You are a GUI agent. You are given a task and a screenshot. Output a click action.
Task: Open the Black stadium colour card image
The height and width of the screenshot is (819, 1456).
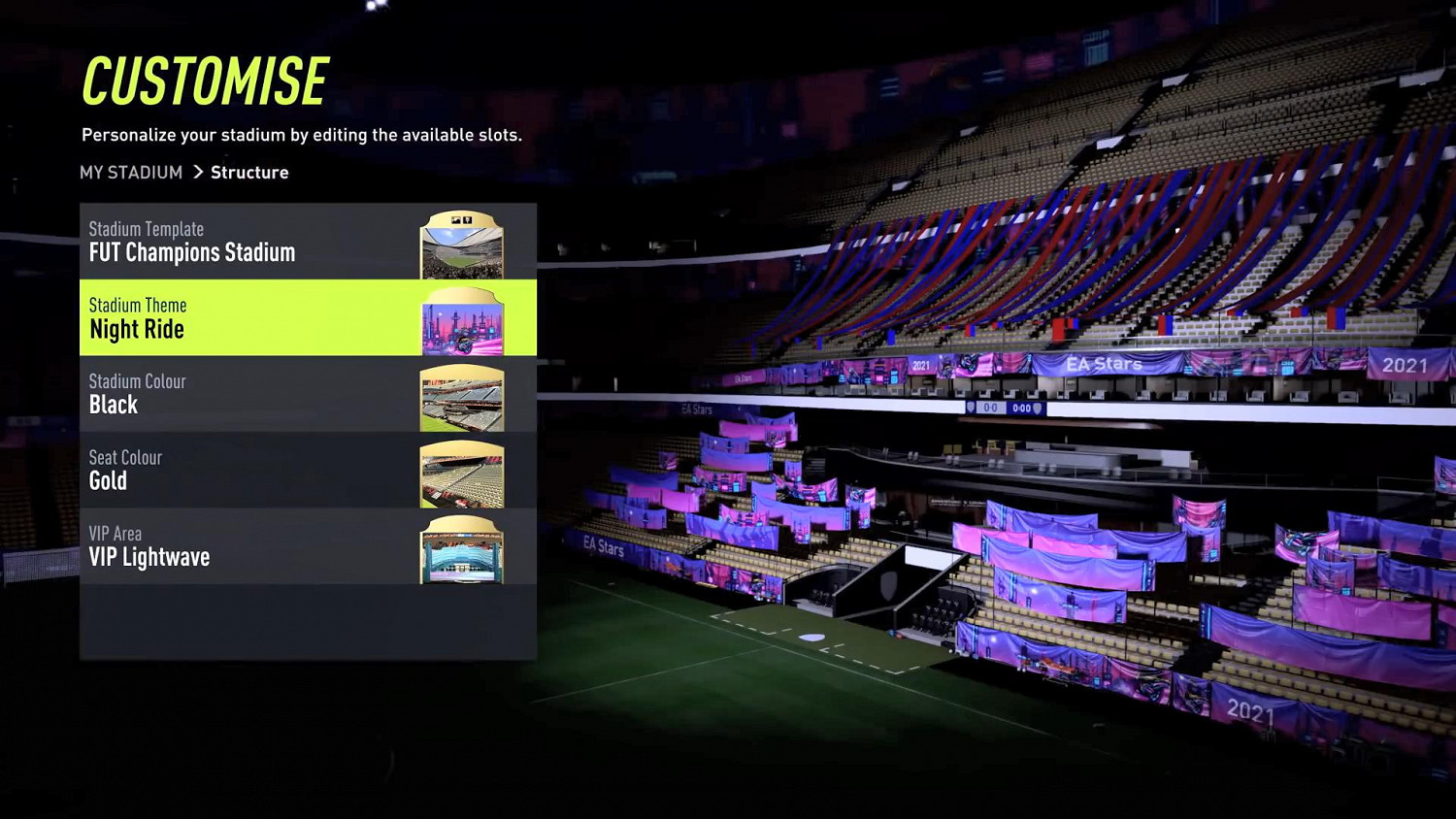[461, 399]
